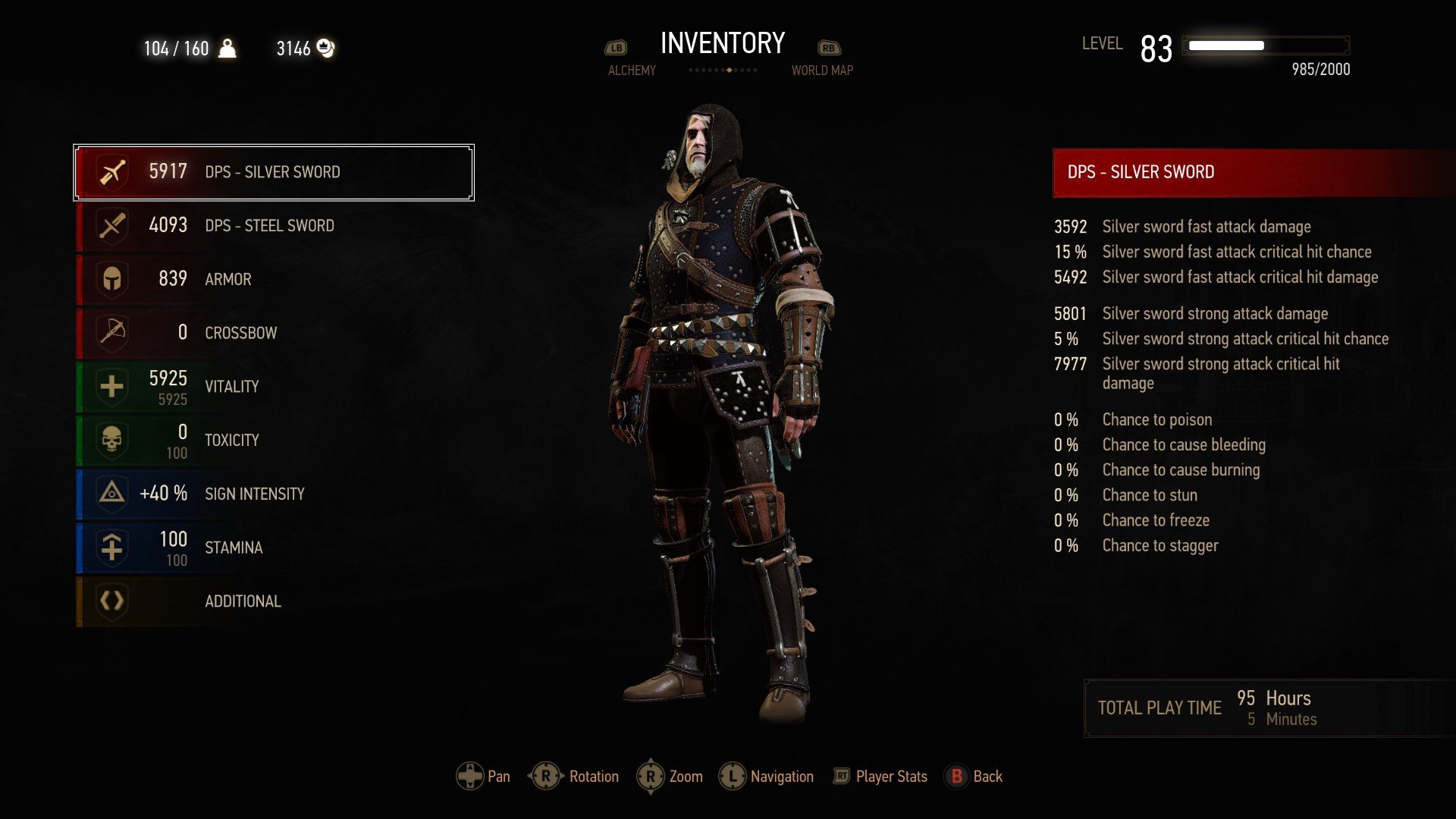Viewport: 1456px width, 819px height.
Task: Choose the Stamina stat row
Action: [x=273, y=548]
